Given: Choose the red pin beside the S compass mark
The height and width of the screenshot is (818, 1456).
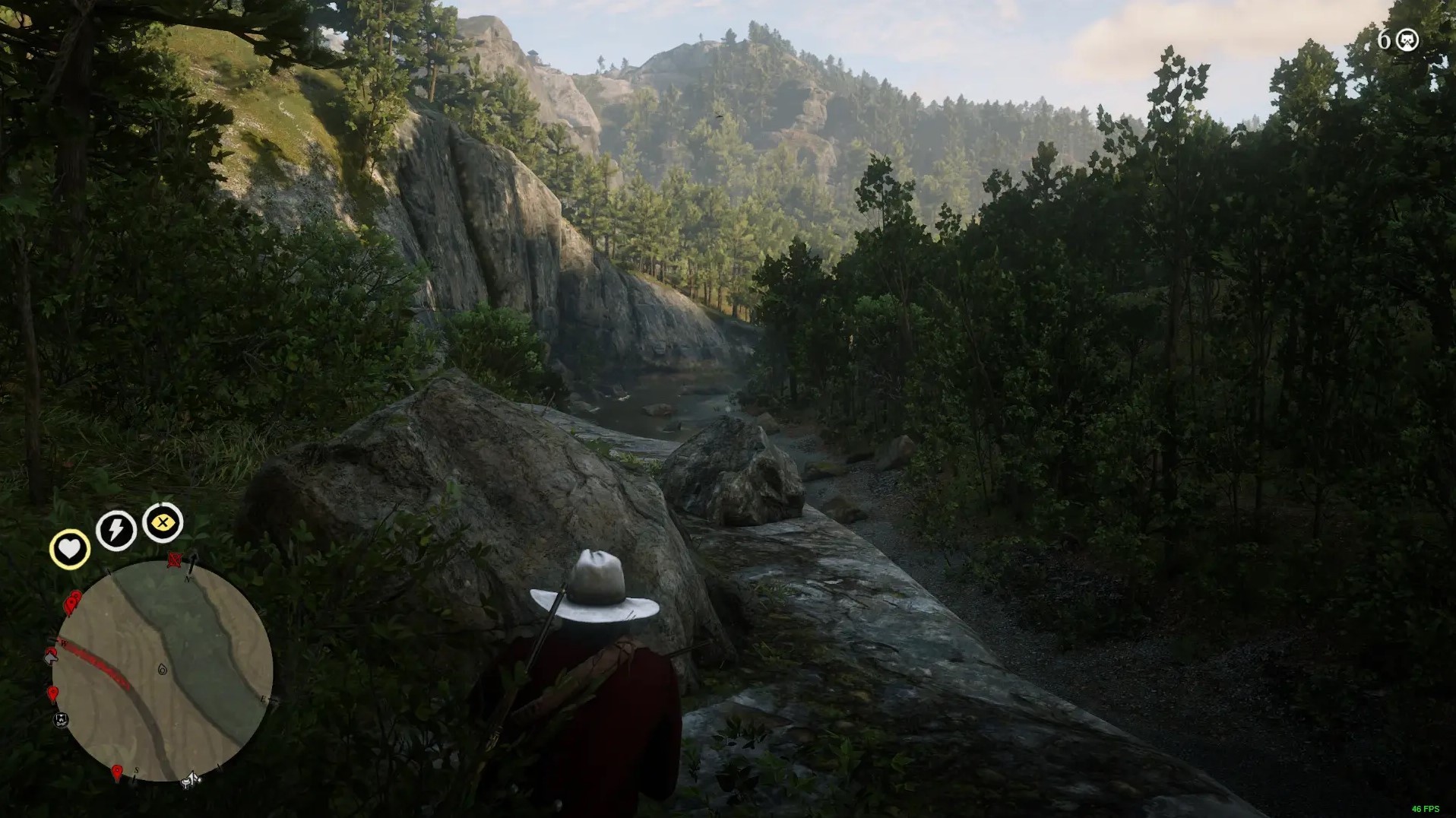Looking at the screenshot, I should (x=116, y=773).
